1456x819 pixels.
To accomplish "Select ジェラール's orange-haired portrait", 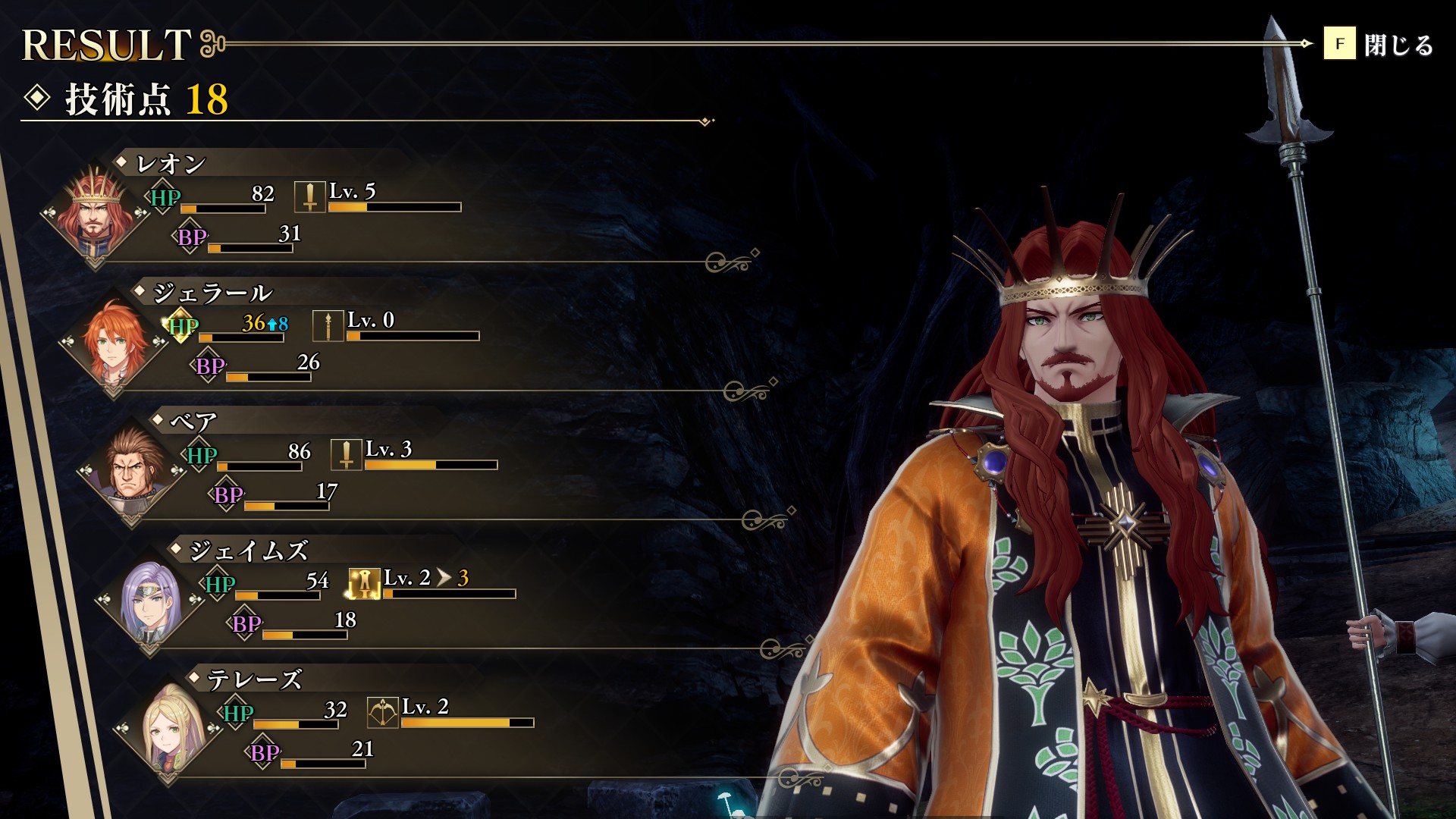I will tap(114, 343).
